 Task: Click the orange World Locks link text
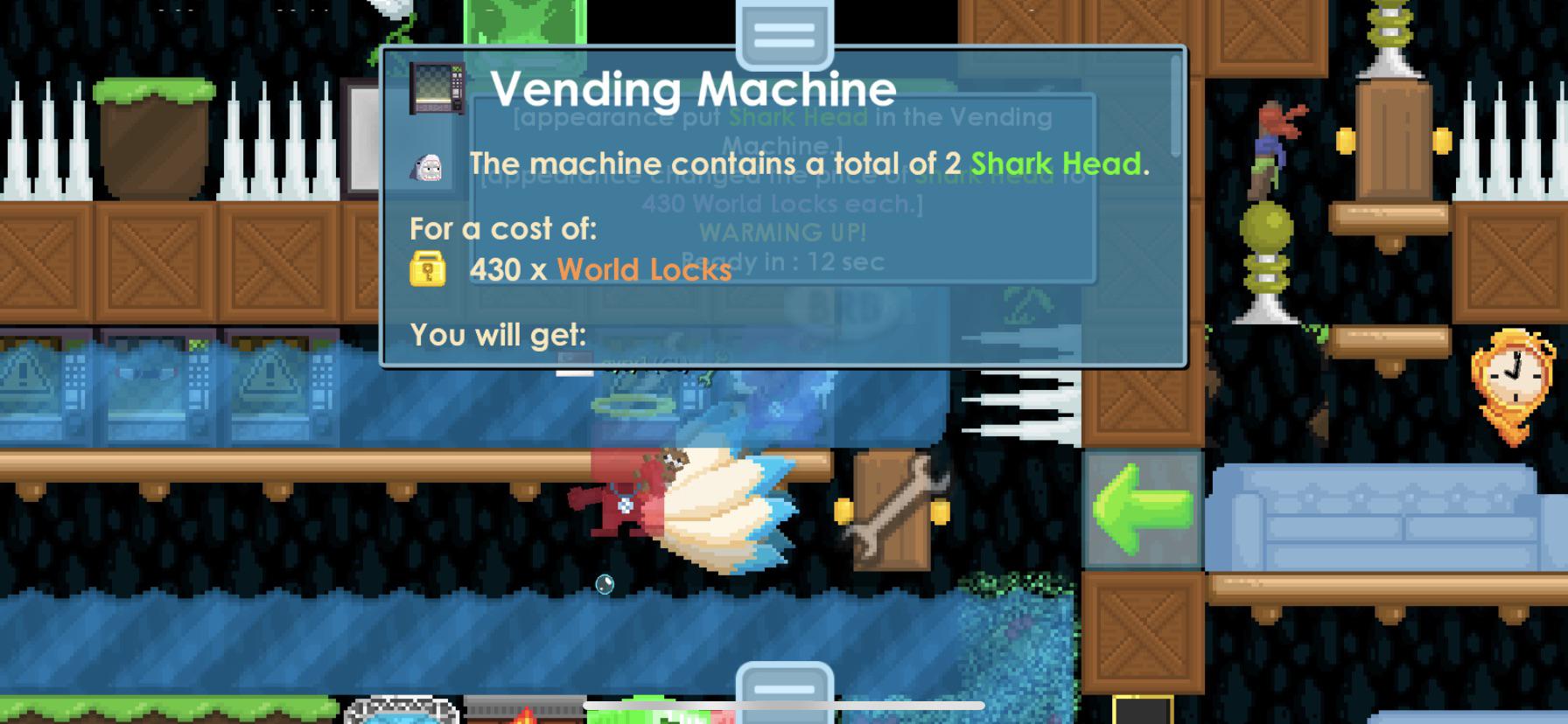click(x=644, y=269)
